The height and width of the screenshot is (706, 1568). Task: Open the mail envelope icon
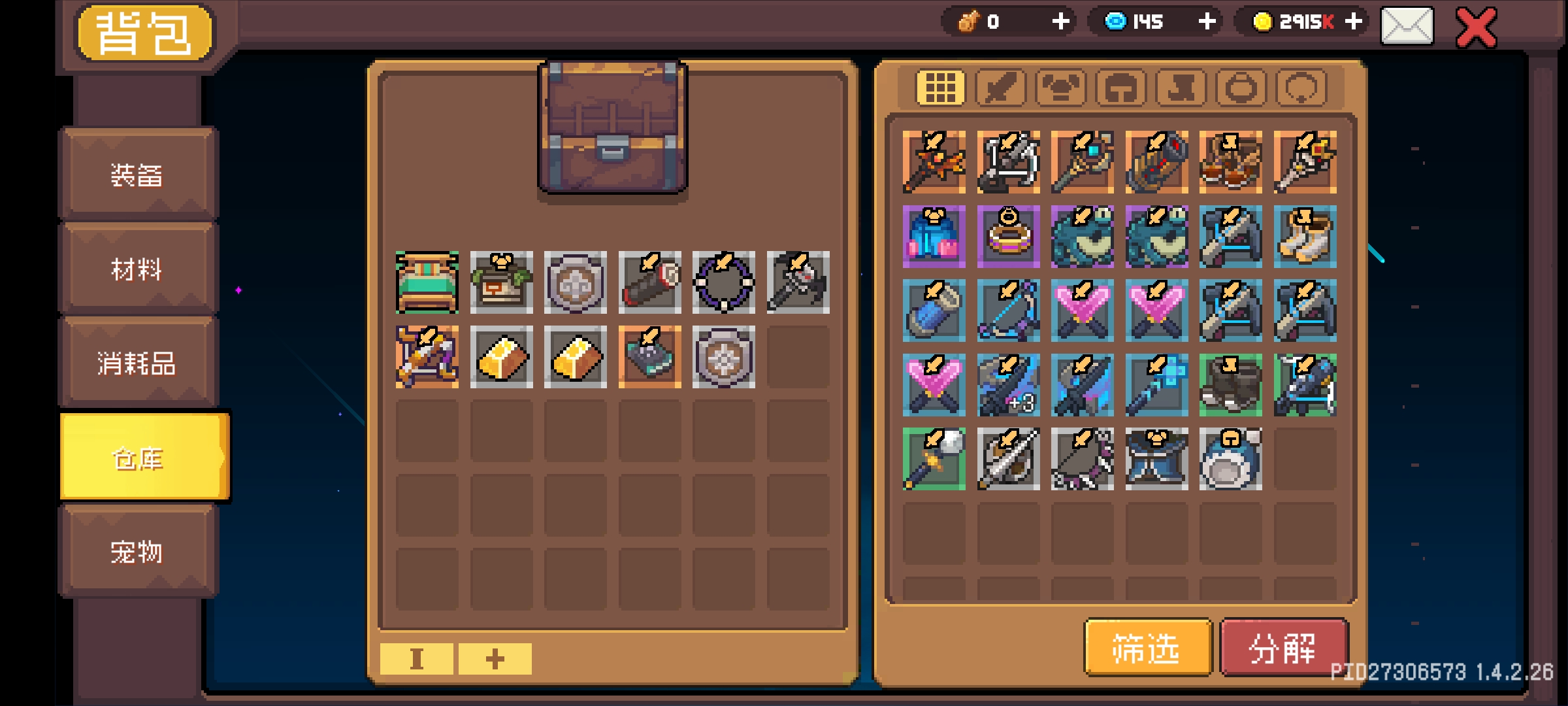(x=1407, y=26)
